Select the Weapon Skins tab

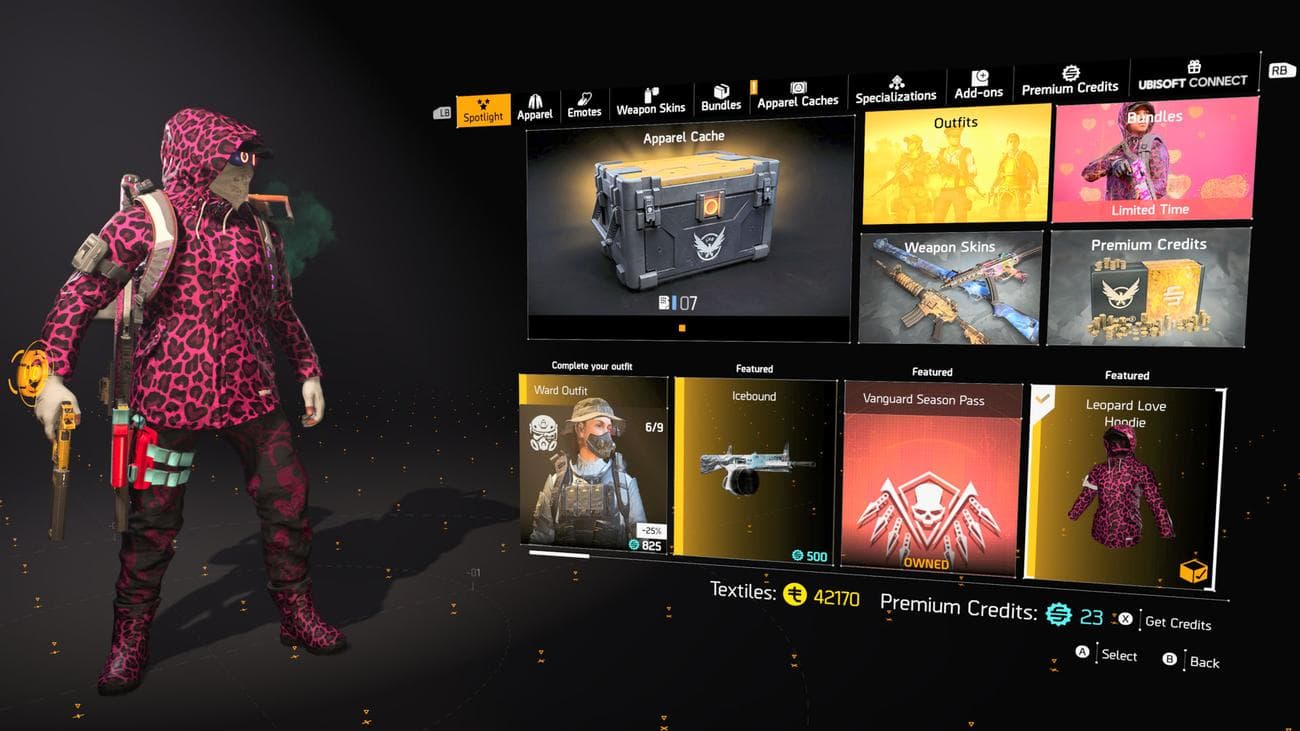click(651, 102)
